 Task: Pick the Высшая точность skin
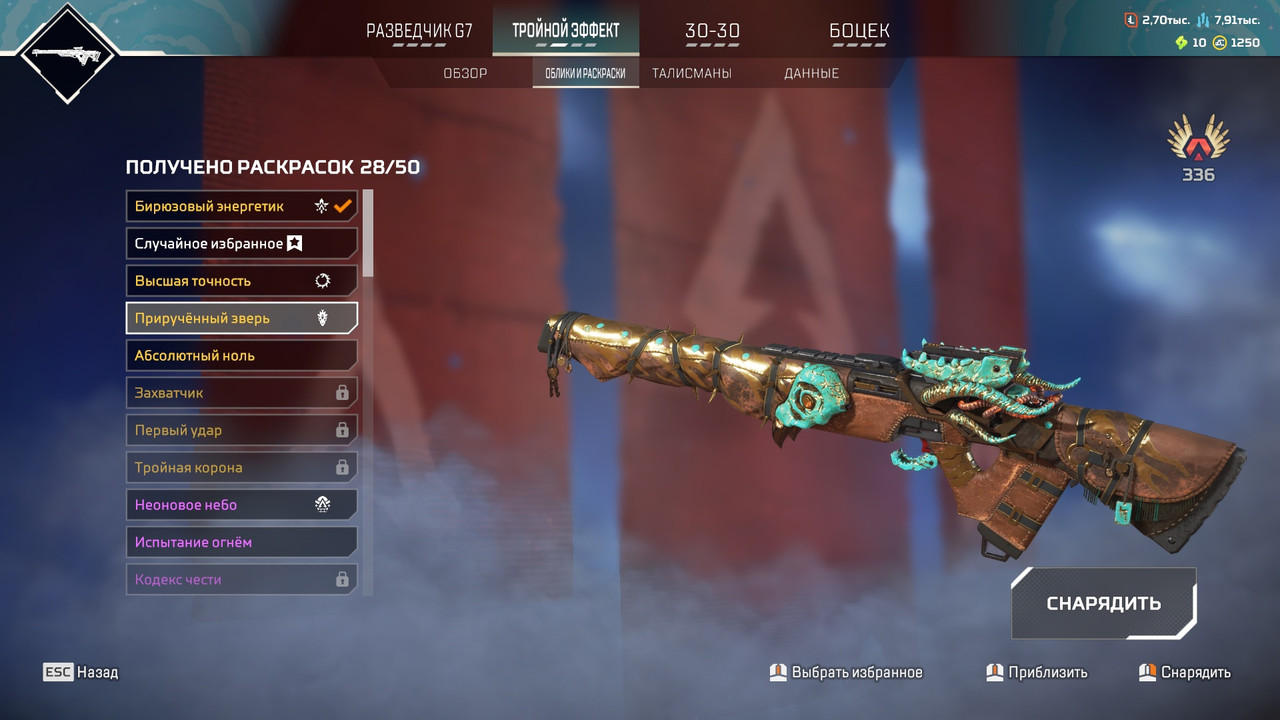pyautogui.click(x=241, y=281)
